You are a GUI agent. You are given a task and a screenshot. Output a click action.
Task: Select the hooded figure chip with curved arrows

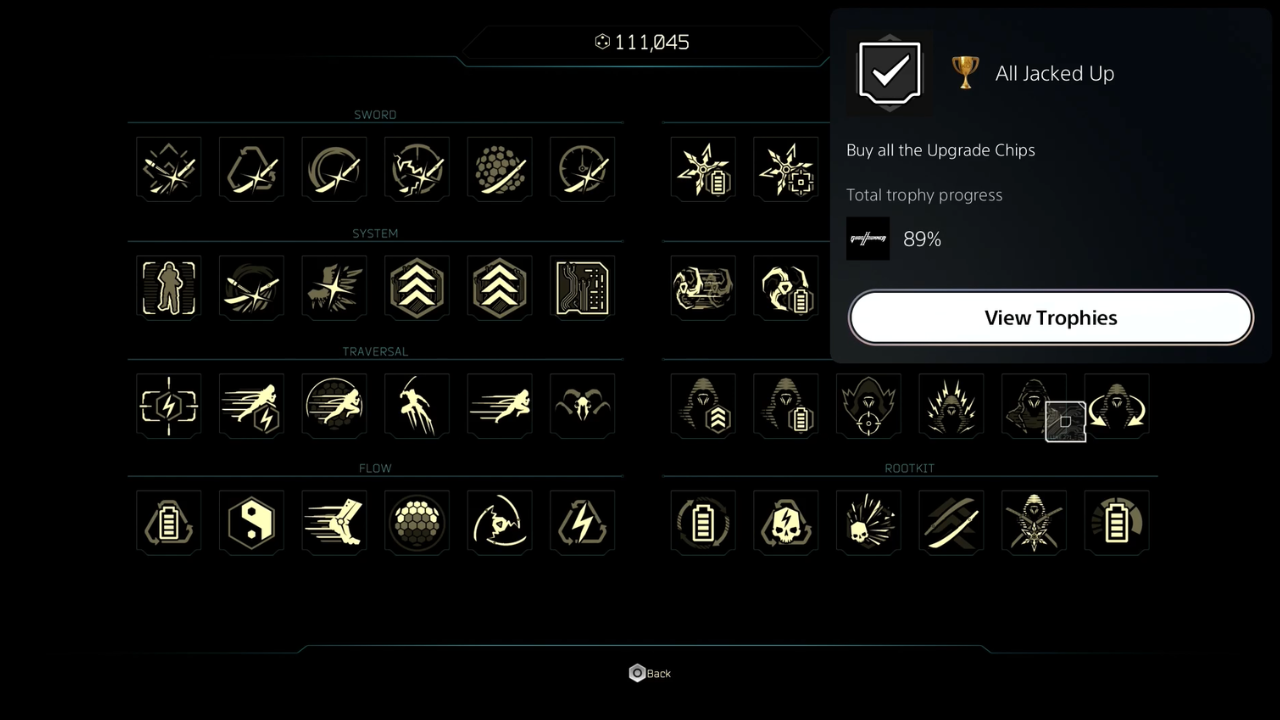(x=1117, y=405)
